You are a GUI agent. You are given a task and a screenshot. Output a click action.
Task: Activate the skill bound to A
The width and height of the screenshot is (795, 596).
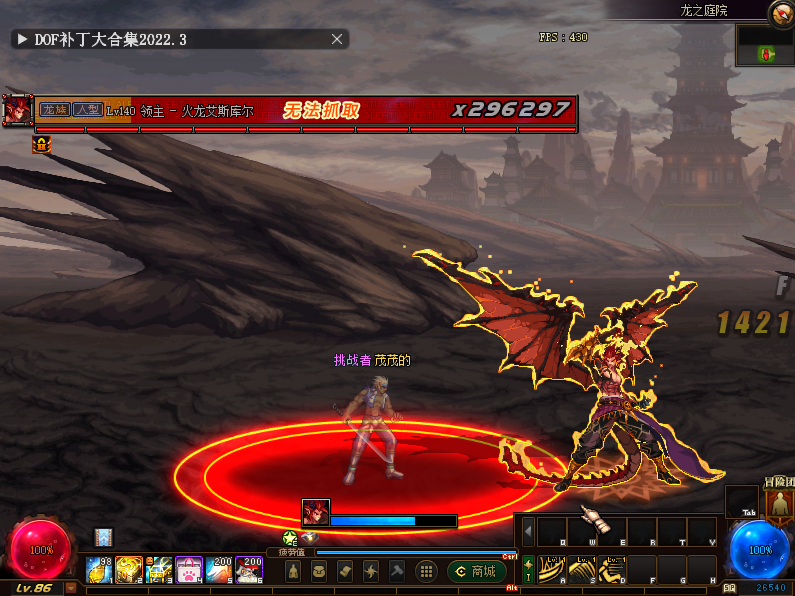pos(553,569)
